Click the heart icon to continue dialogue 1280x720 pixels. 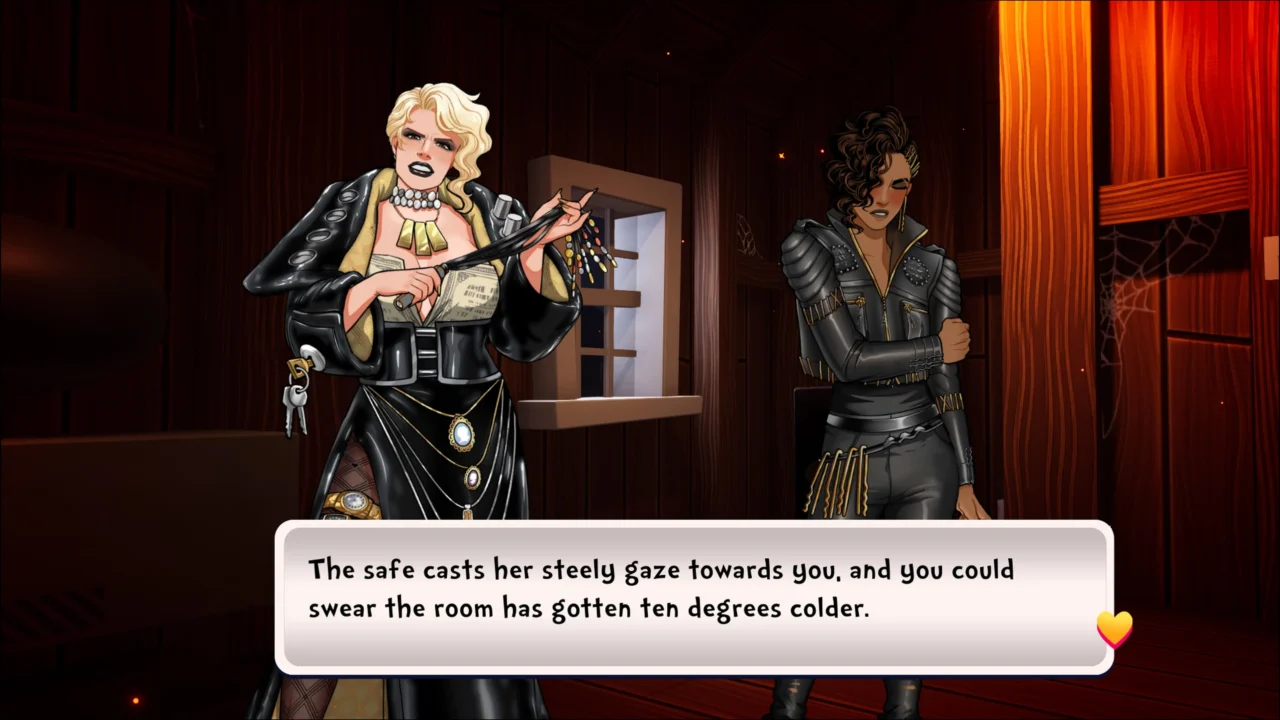(x=1114, y=629)
